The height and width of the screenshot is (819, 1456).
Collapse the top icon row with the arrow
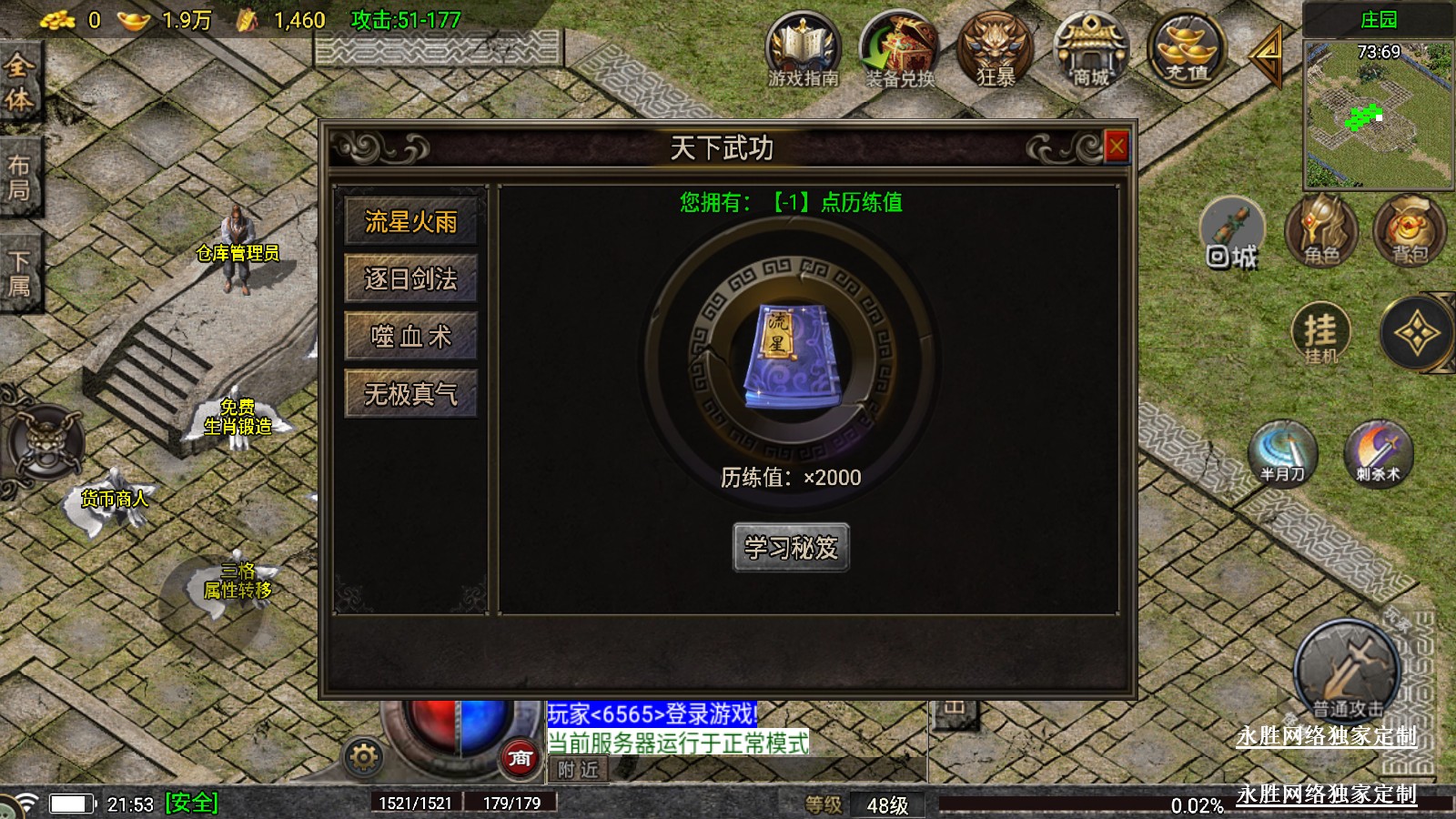tap(1266, 53)
